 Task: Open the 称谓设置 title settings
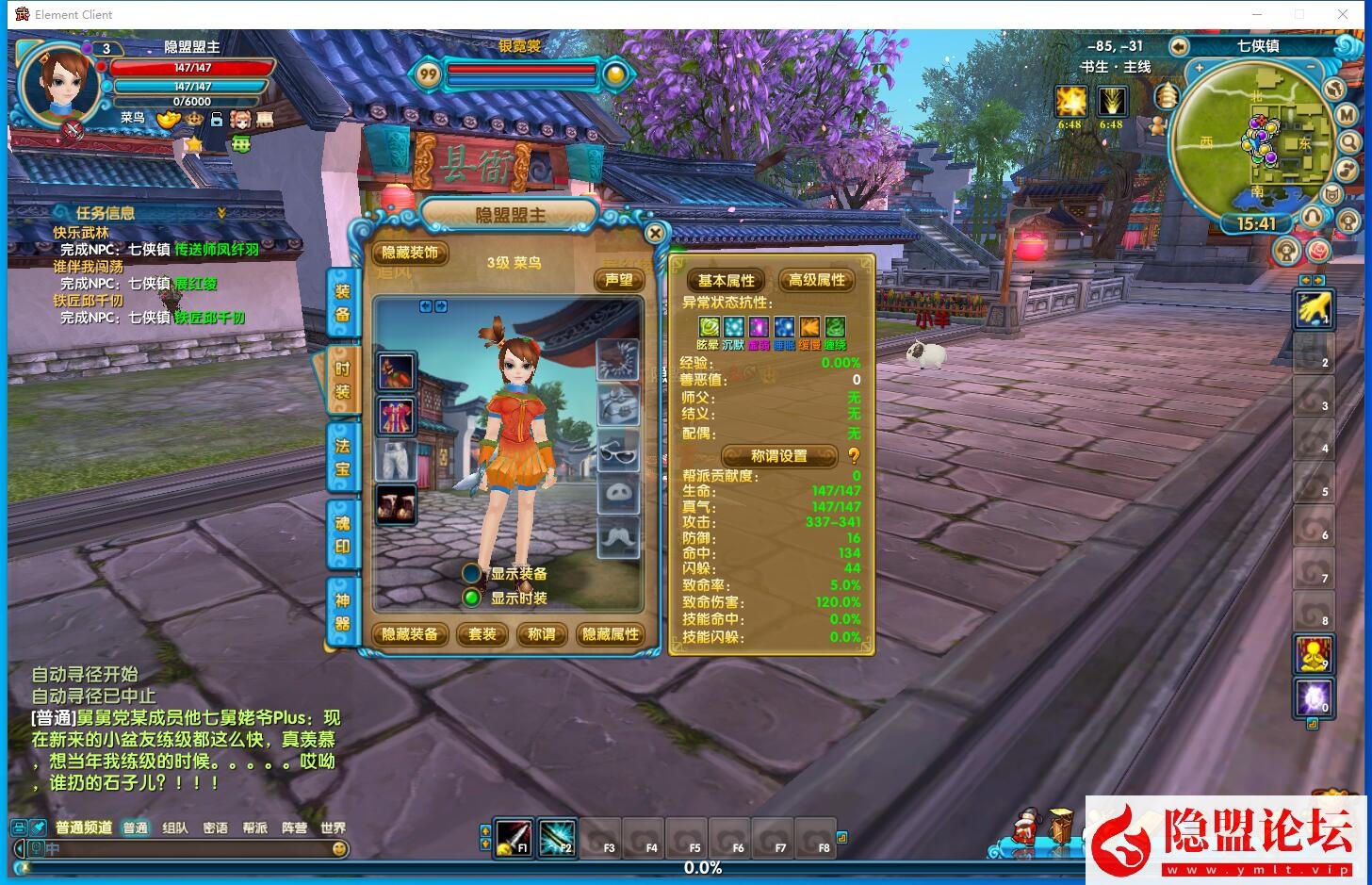point(778,456)
